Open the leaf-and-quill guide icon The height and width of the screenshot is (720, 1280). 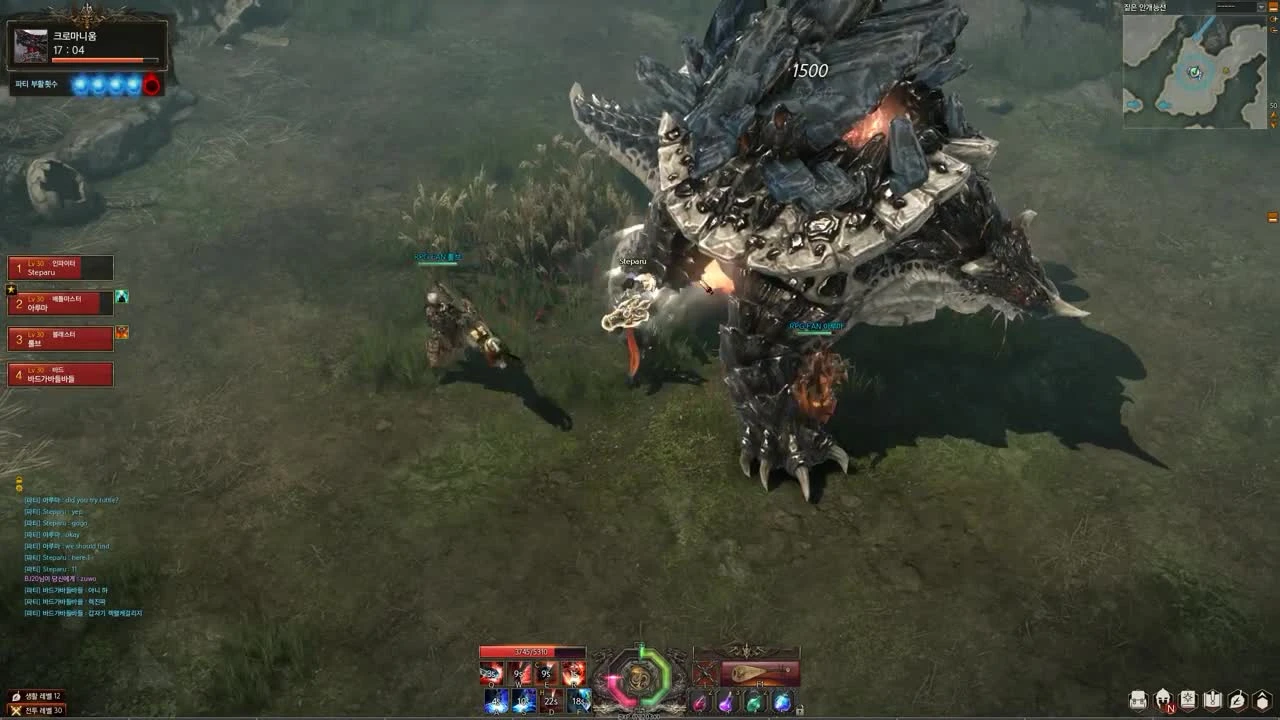coord(1235,699)
